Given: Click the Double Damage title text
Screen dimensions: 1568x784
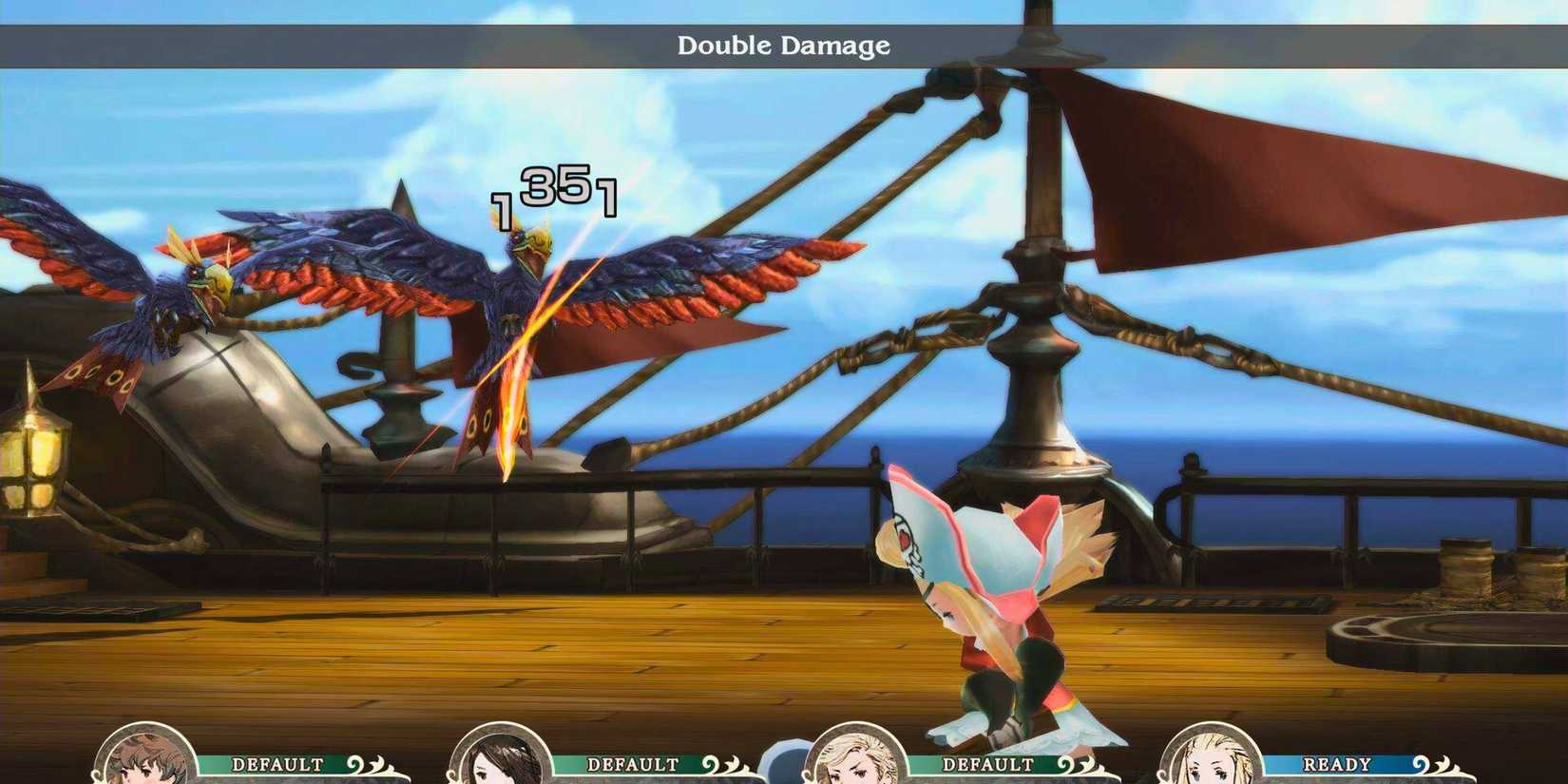Looking at the screenshot, I should (782, 45).
